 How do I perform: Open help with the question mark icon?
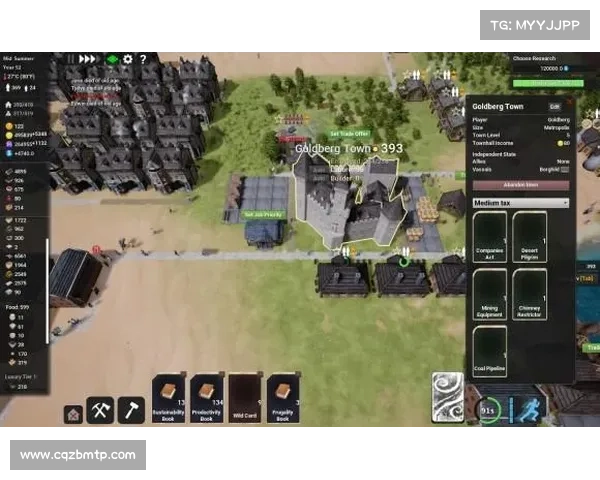[x=142, y=59]
